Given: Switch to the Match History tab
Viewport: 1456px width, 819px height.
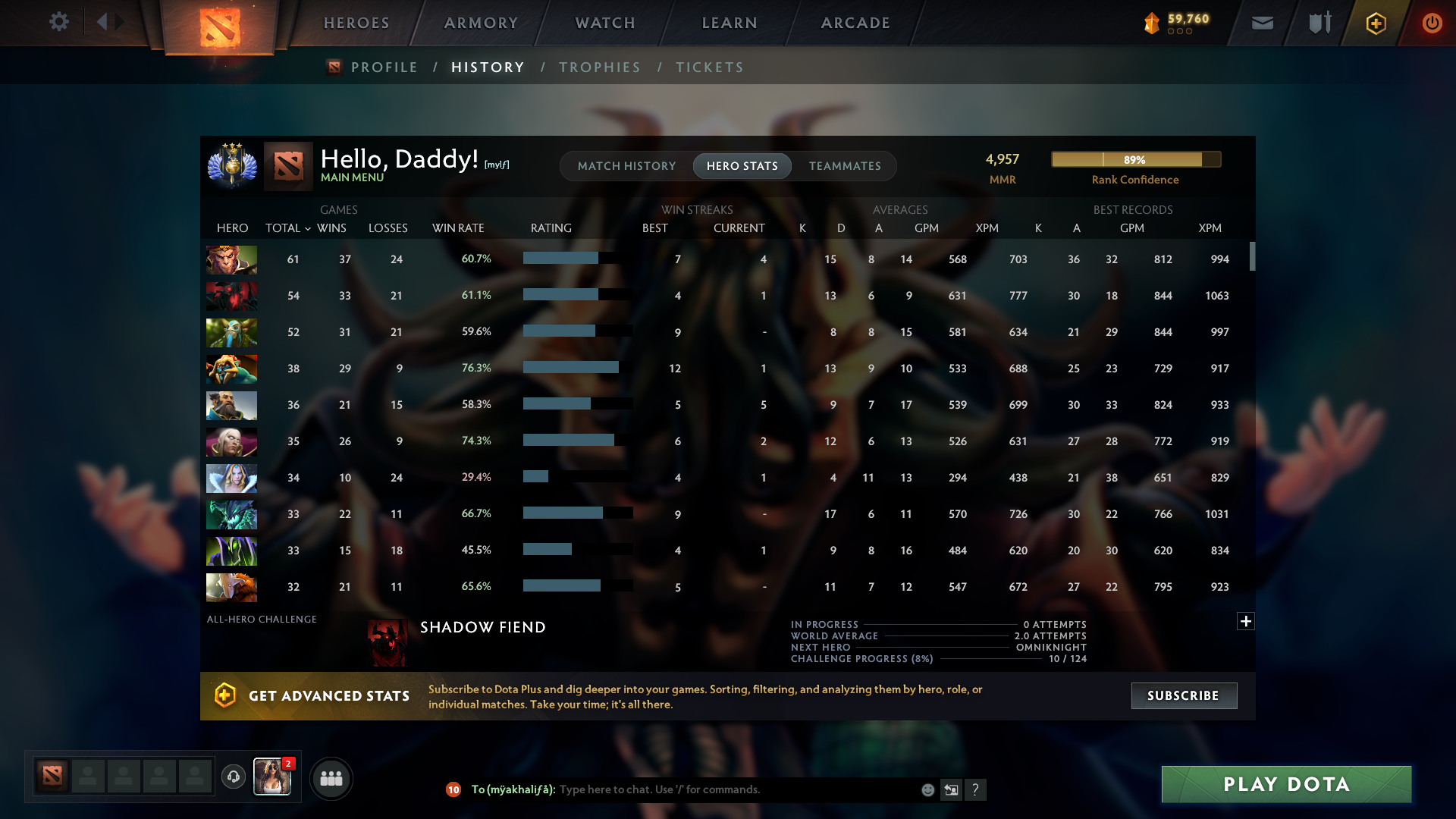Looking at the screenshot, I should click(x=626, y=165).
